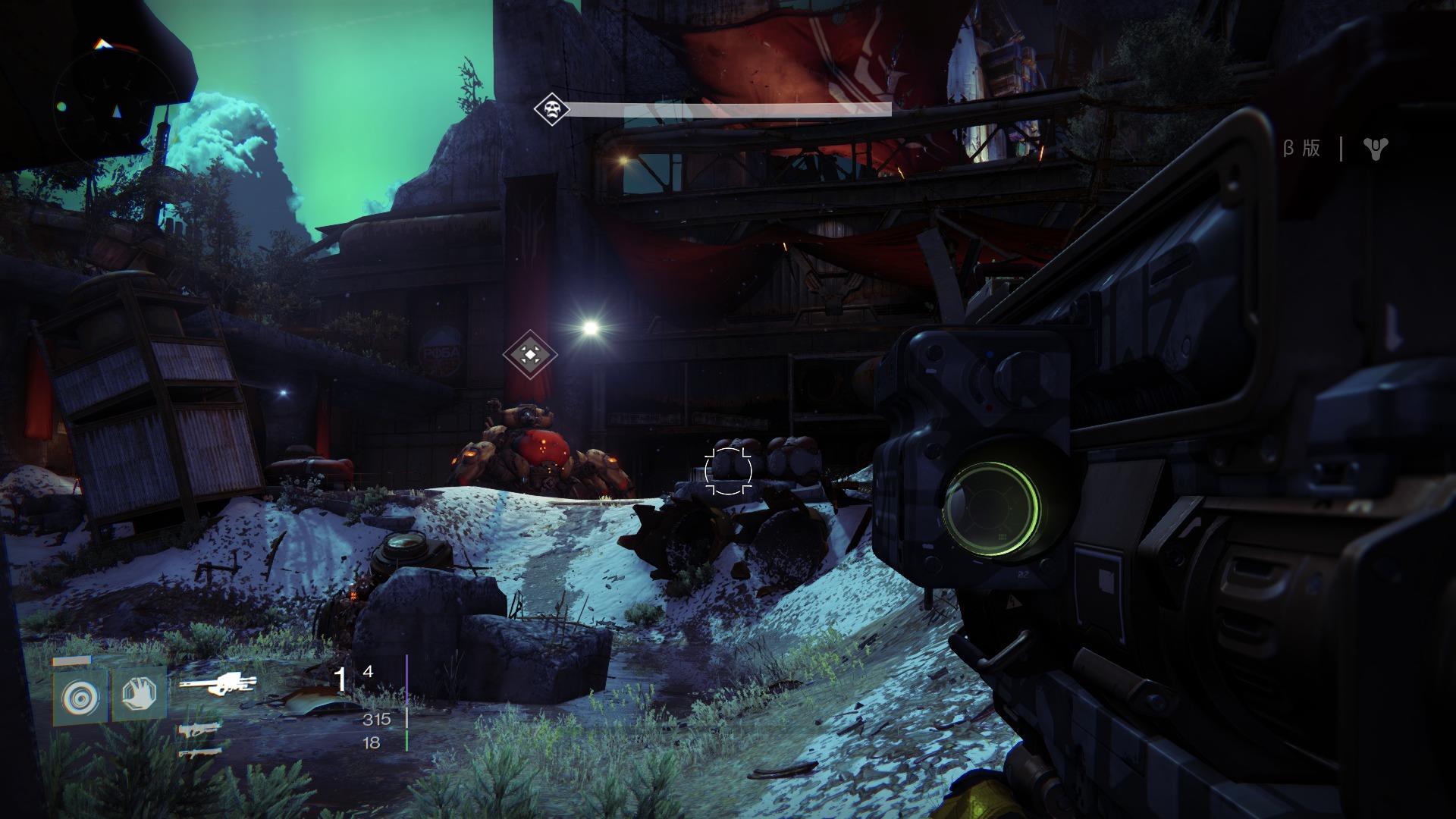The width and height of the screenshot is (1456, 819).
Task: Select the equipped rocket launcher weapon icon
Action: click(218, 685)
